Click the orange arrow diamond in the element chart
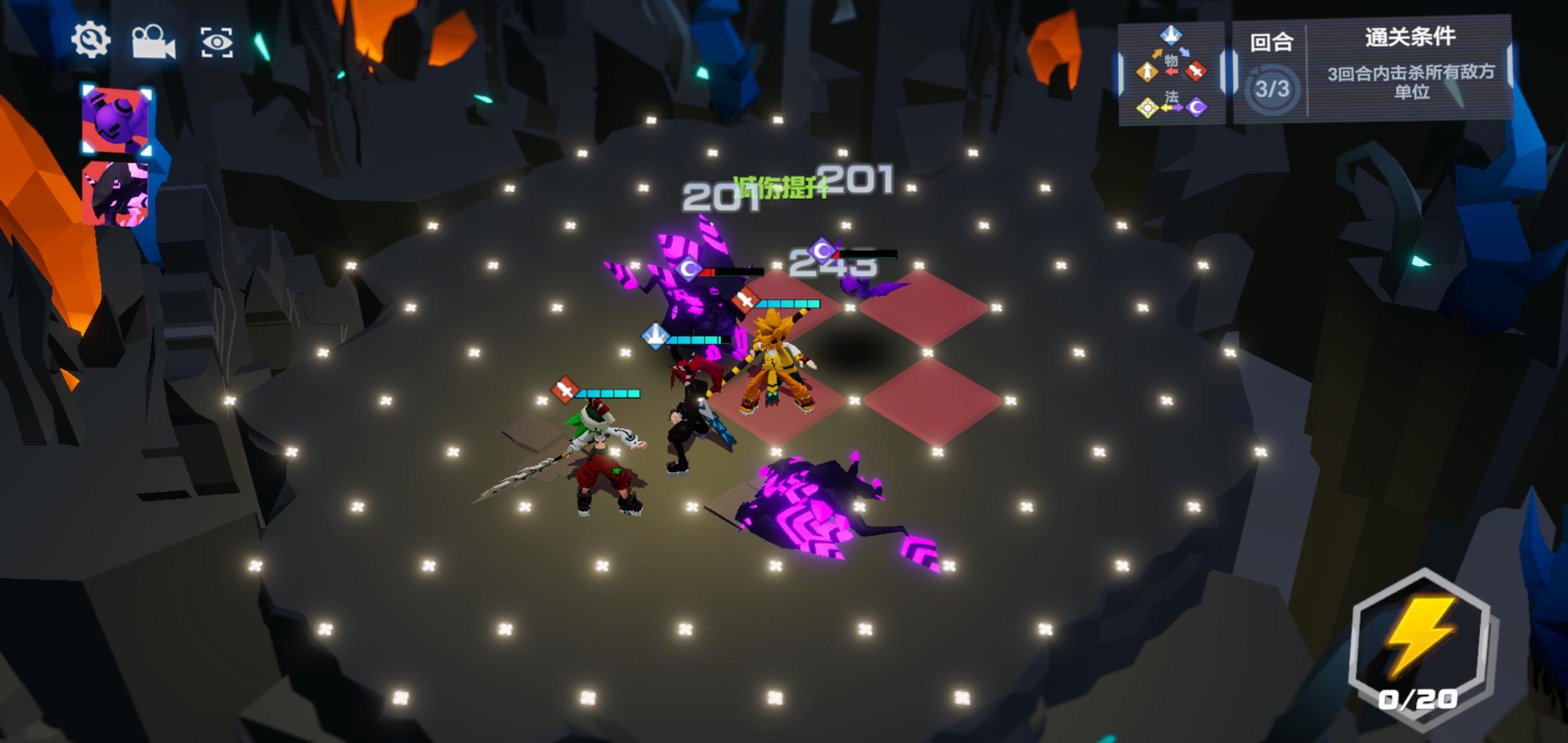The image size is (1568, 743). [x=1147, y=72]
